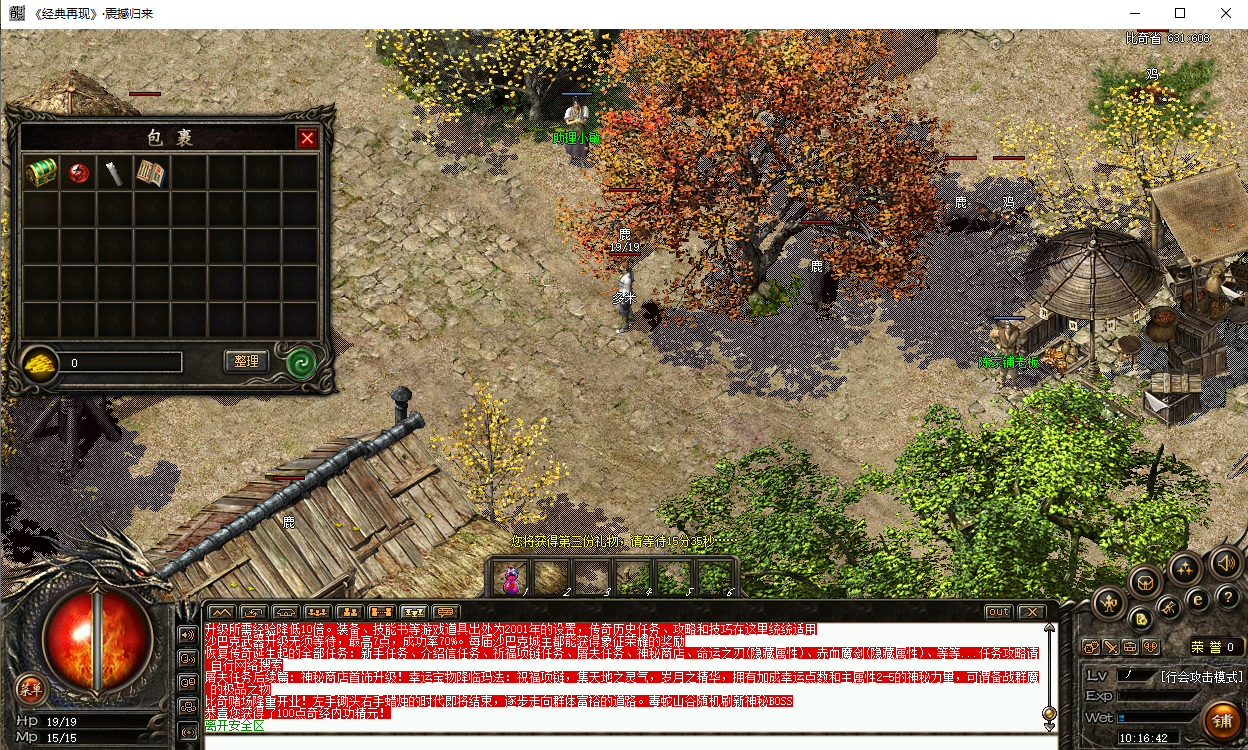Image resolution: width=1248 pixels, height=750 pixels.
Task: Click the green swirl button in the bag
Action: [x=301, y=362]
